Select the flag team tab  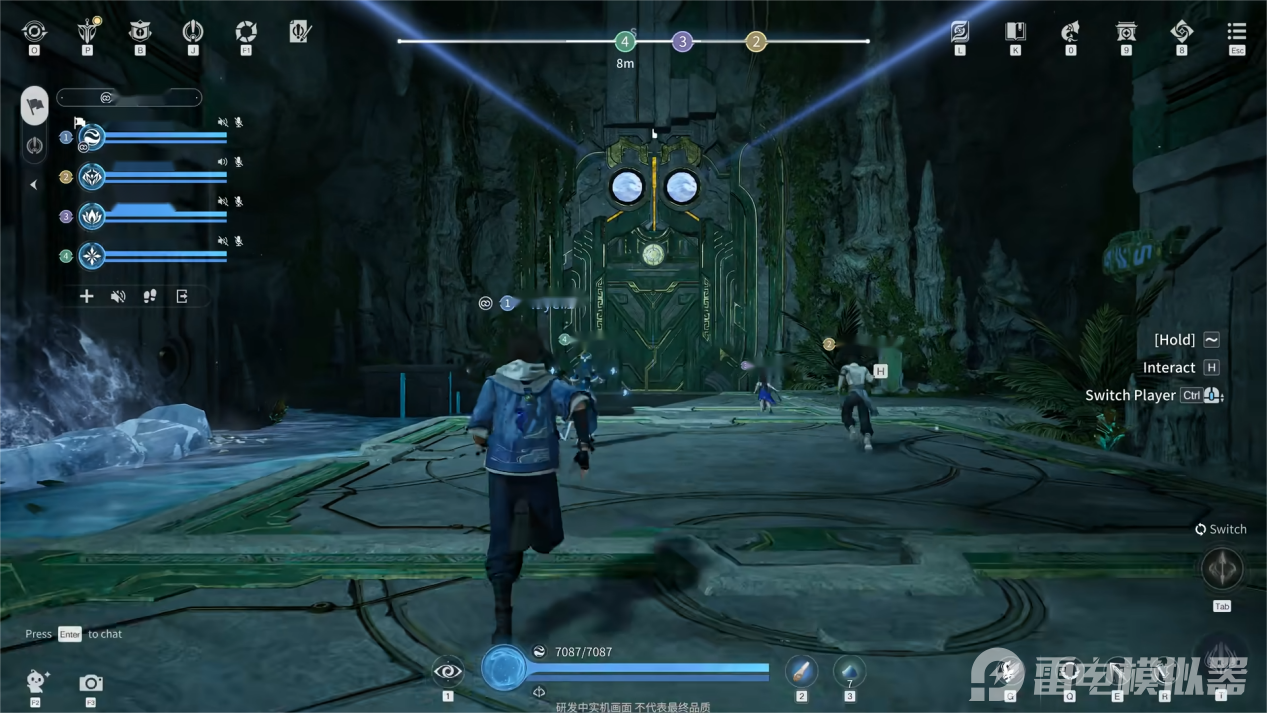tap(35, 106)
